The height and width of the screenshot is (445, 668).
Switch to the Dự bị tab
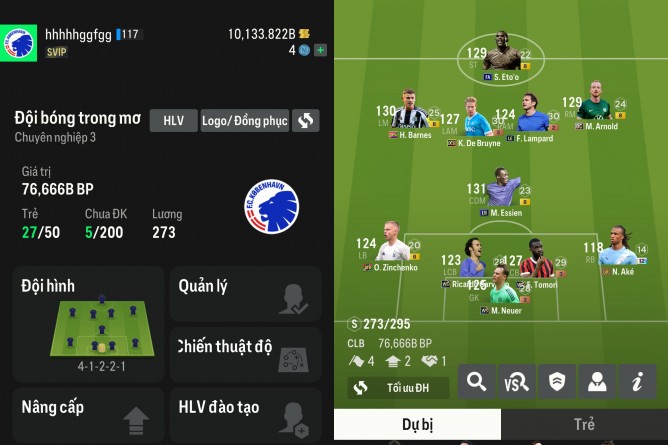coord(417,424)
